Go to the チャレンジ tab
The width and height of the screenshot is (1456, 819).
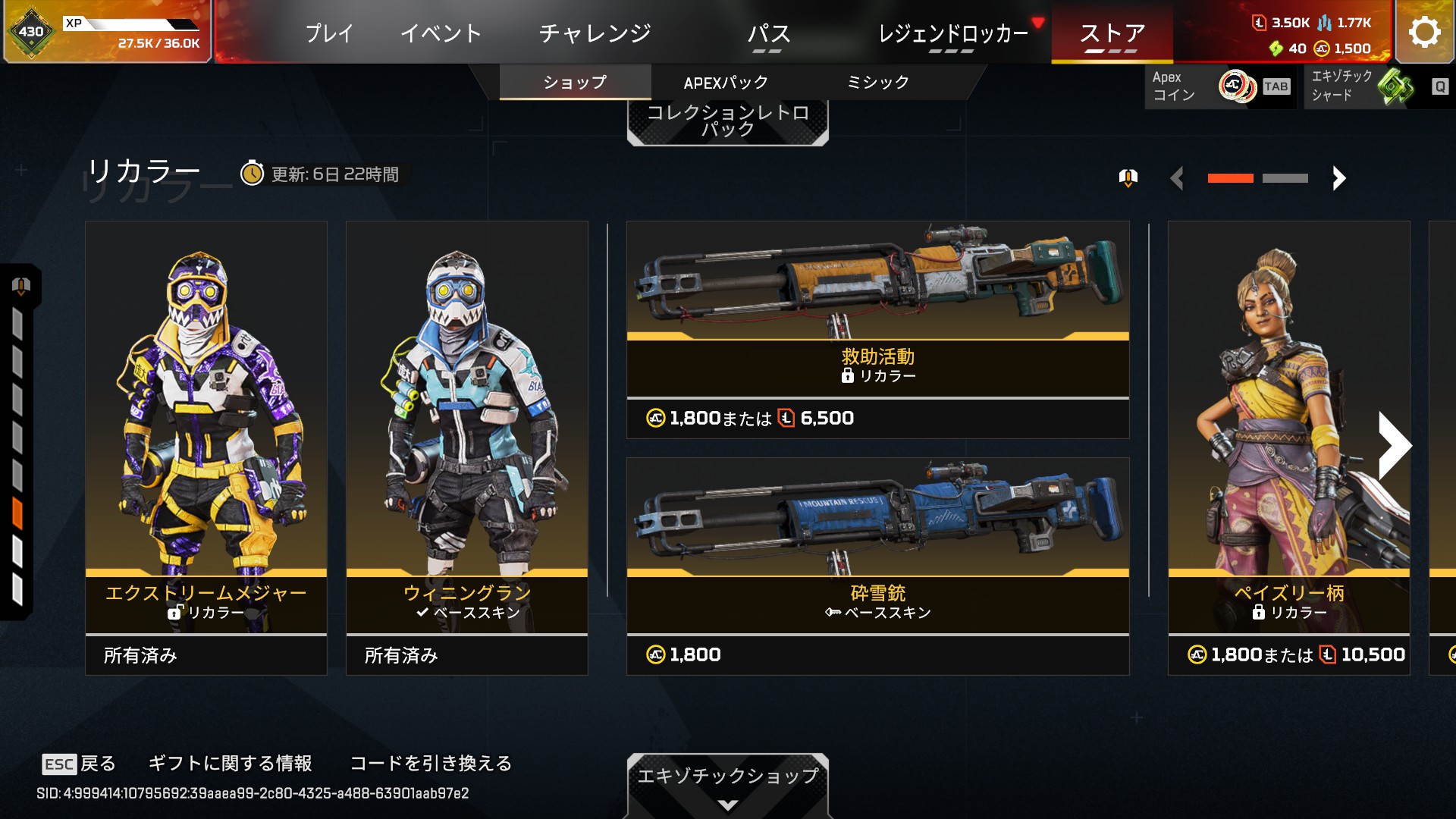coord(595,33)
